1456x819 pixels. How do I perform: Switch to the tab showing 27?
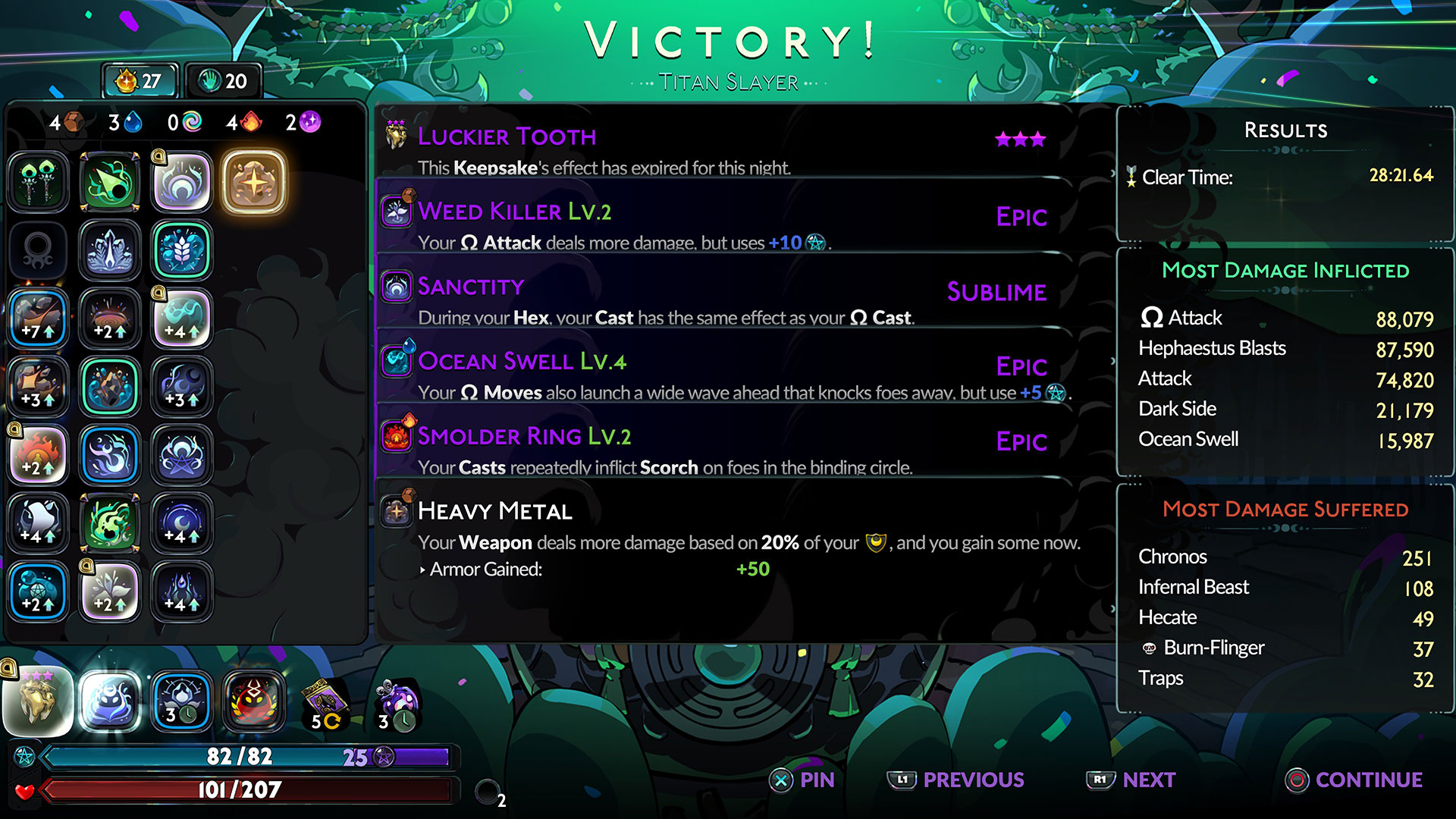click(x=140, y=81)
